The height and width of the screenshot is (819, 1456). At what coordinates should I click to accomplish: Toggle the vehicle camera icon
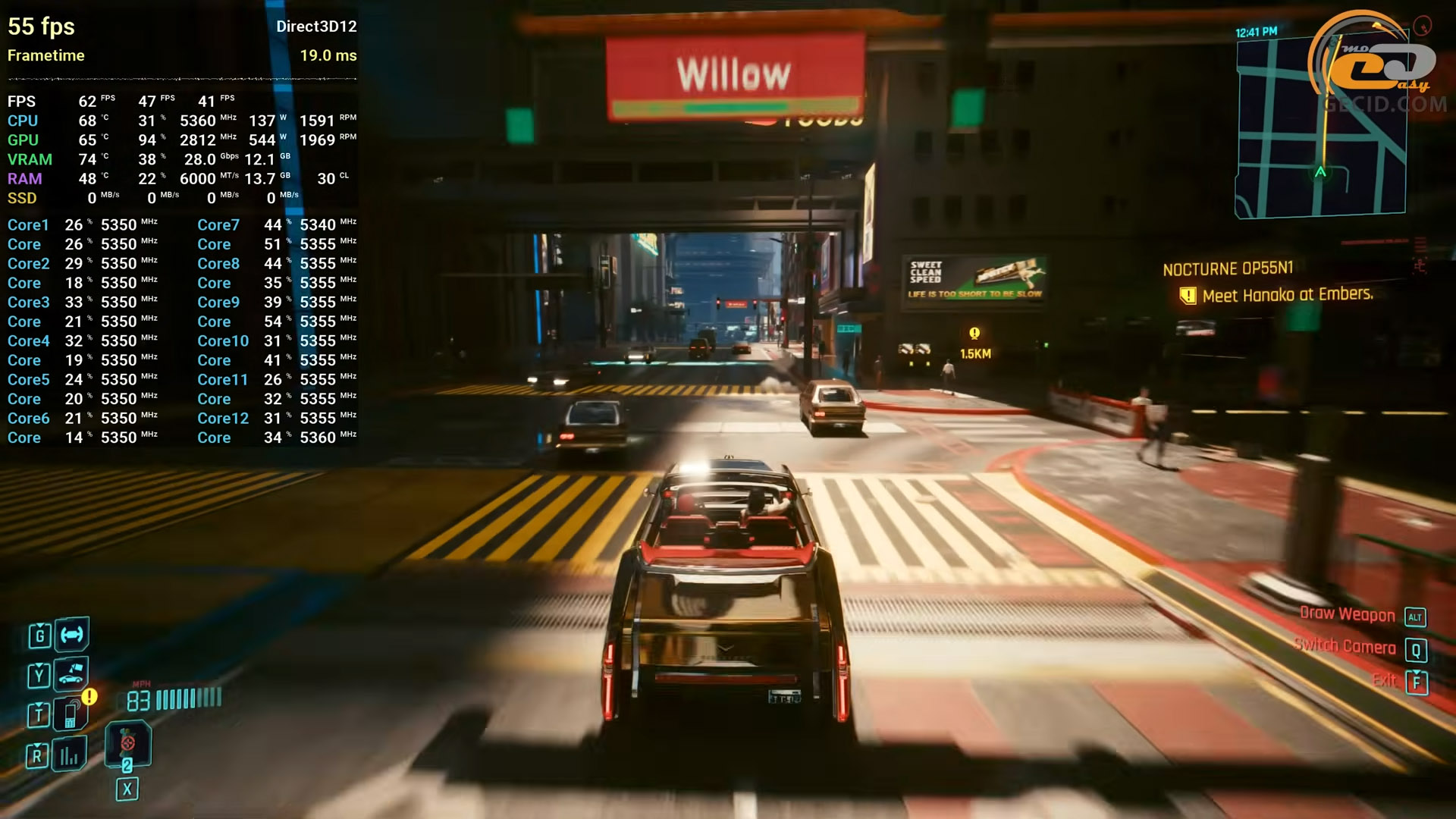[71, 673]
